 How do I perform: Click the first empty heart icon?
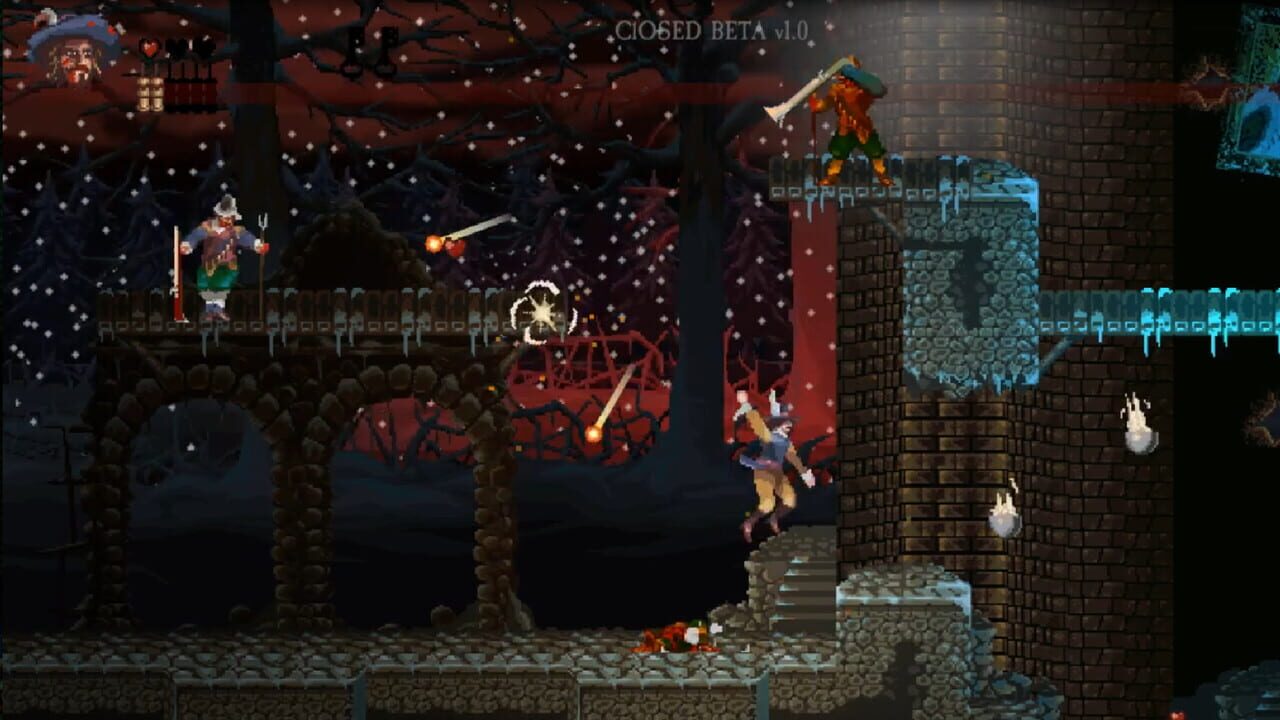pos(178,45)
